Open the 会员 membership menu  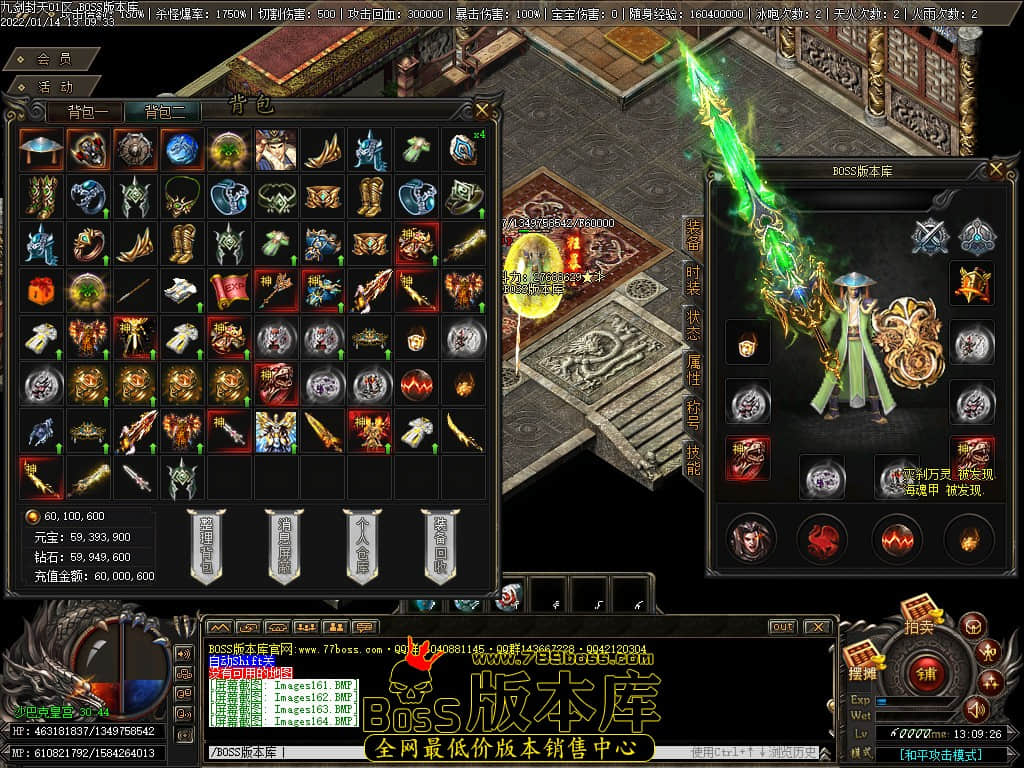coord(53,59)
